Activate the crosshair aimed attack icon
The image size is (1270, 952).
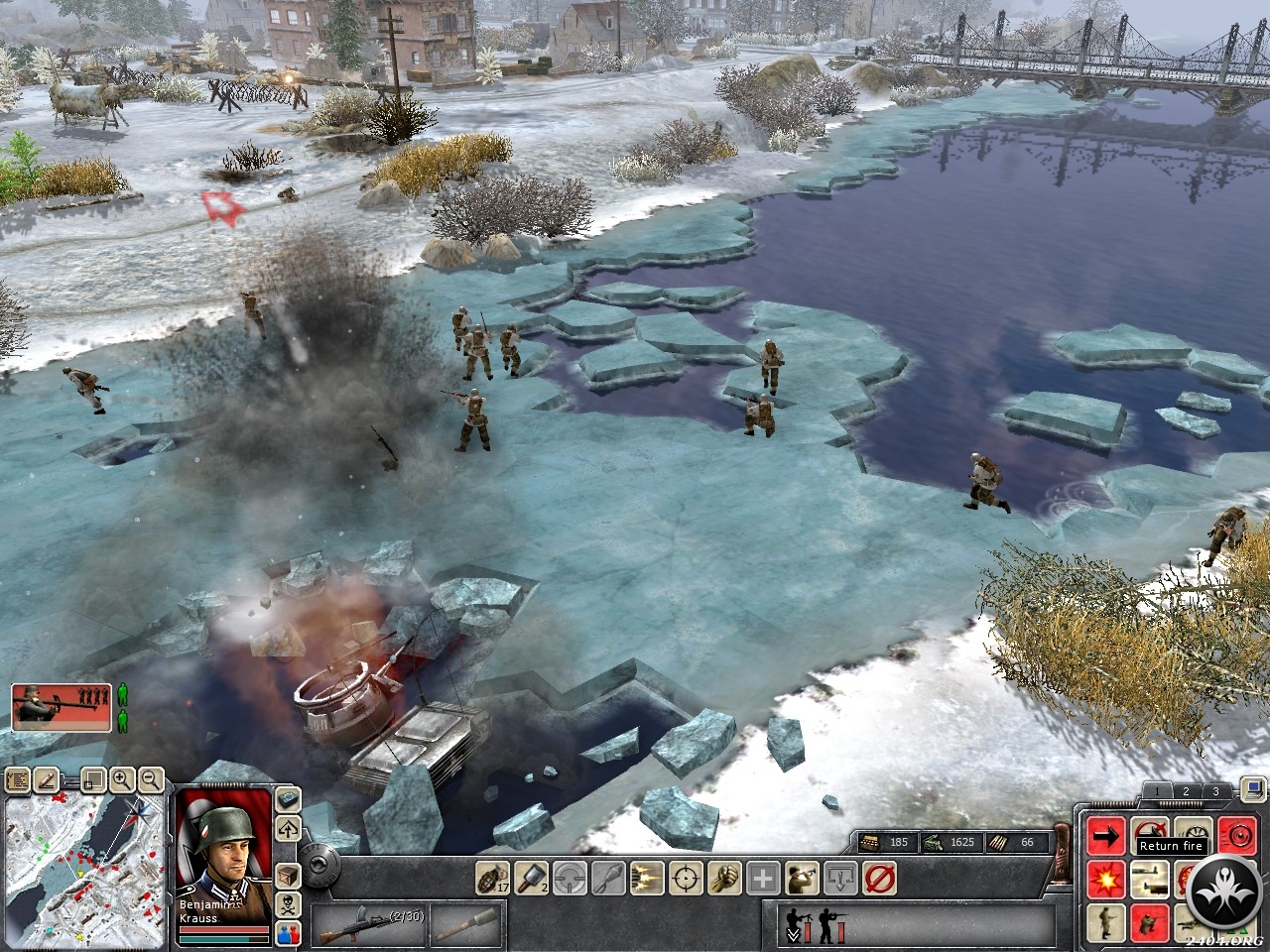coord(686,878)
